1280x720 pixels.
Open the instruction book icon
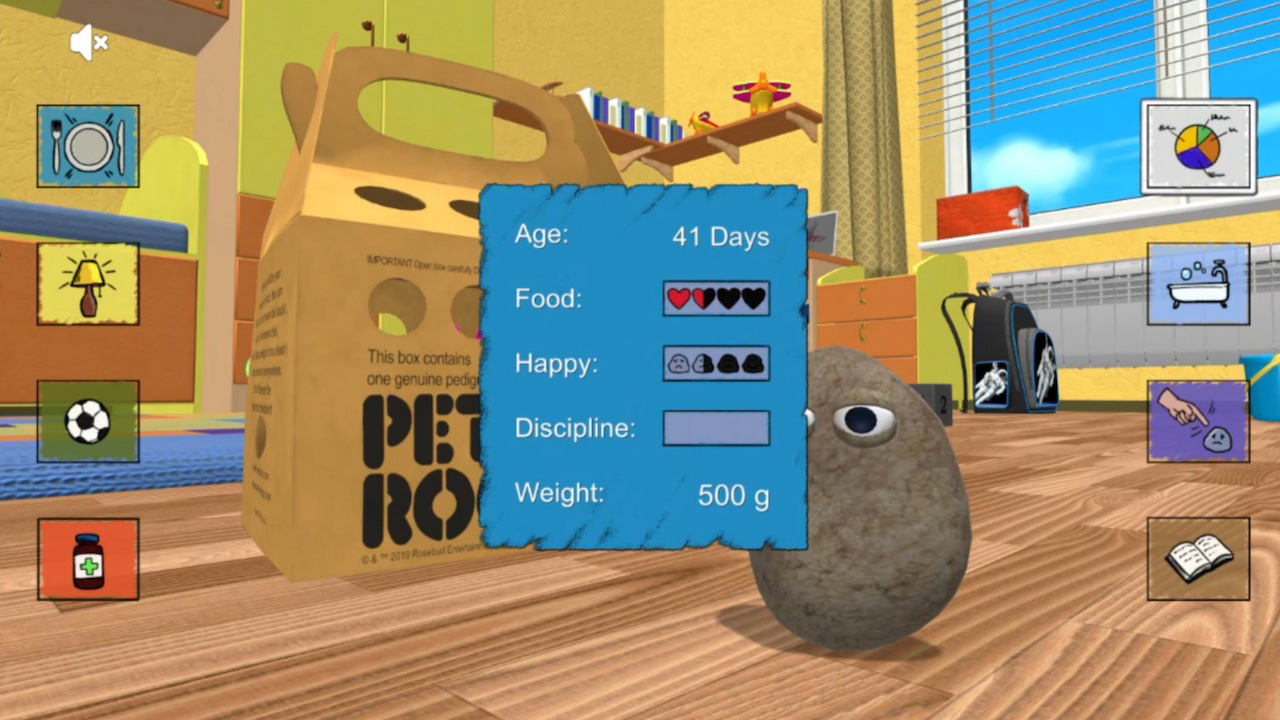[x=1197, y=557]
